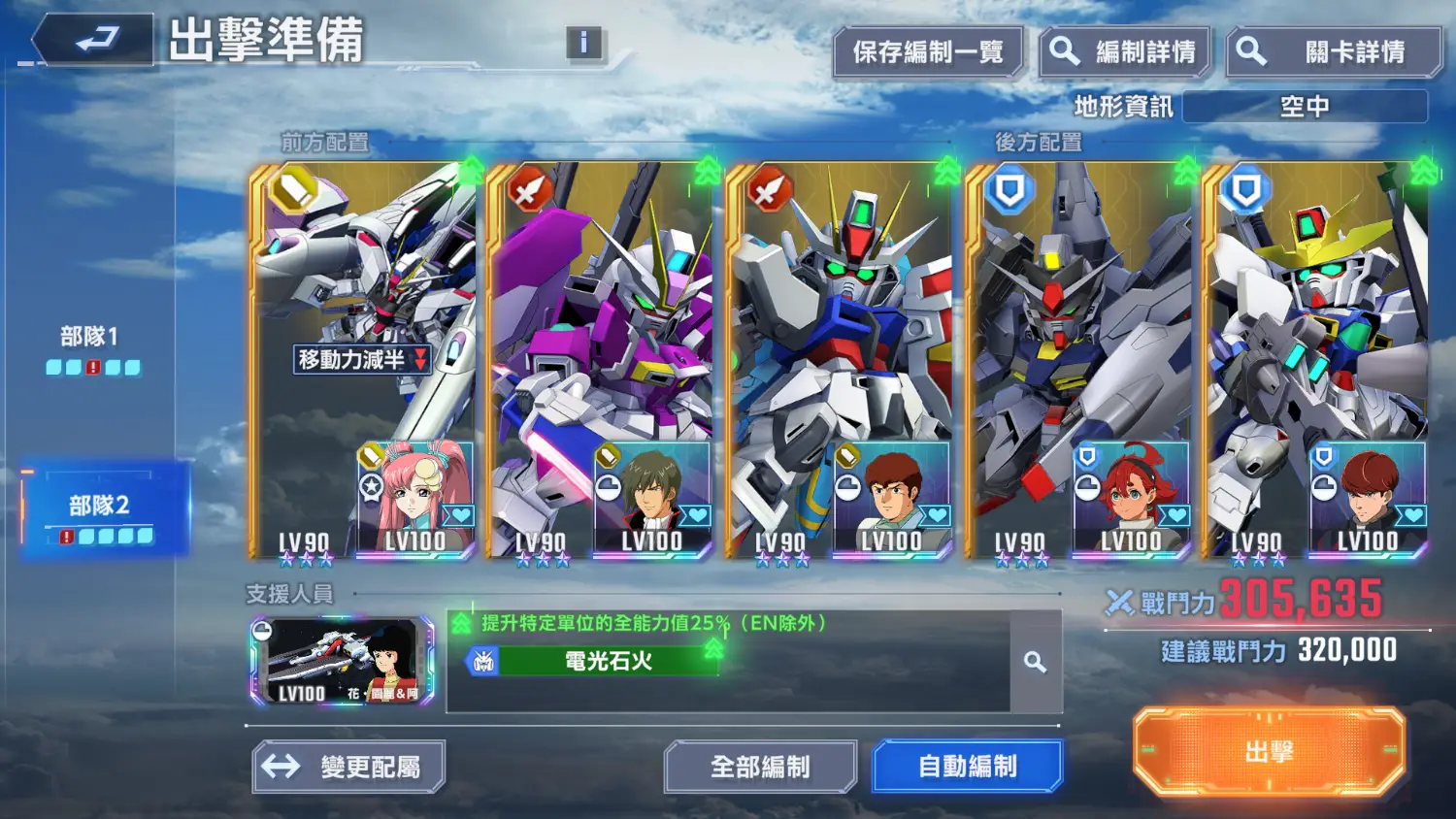Screen dimensions: 1456x819
Task: Open the info icon beside 出擊準備
Action: [583, 43]
